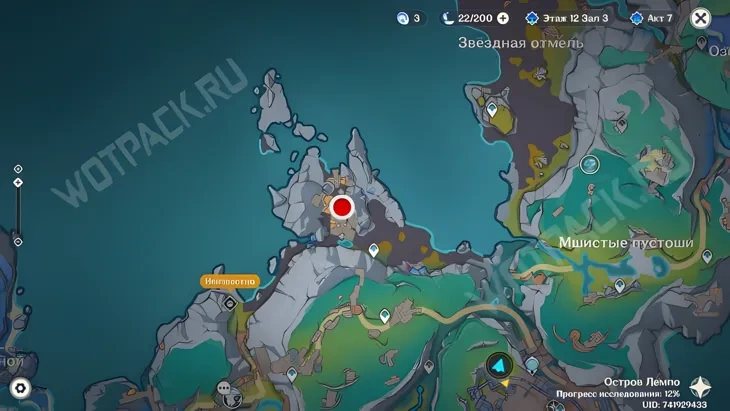Add Original Resin with the plus button
Image resolution: width=730 pixels, height=411 pixels.
tap(503, 18)
